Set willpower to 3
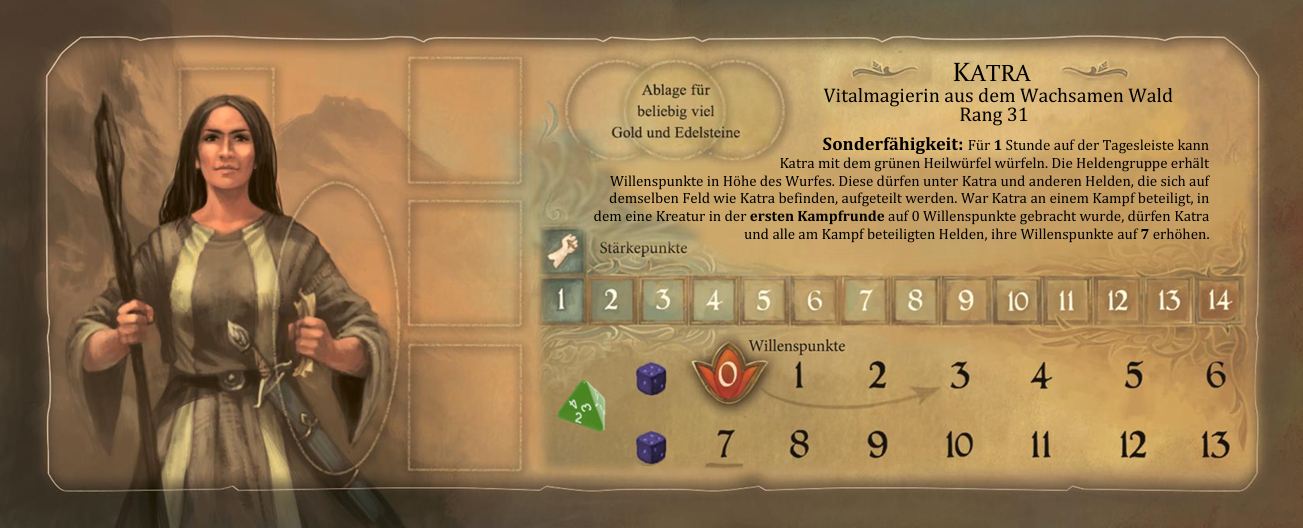Image resolution: width=1303 pixels, height=528 pixels. click(x=959, y=376)
